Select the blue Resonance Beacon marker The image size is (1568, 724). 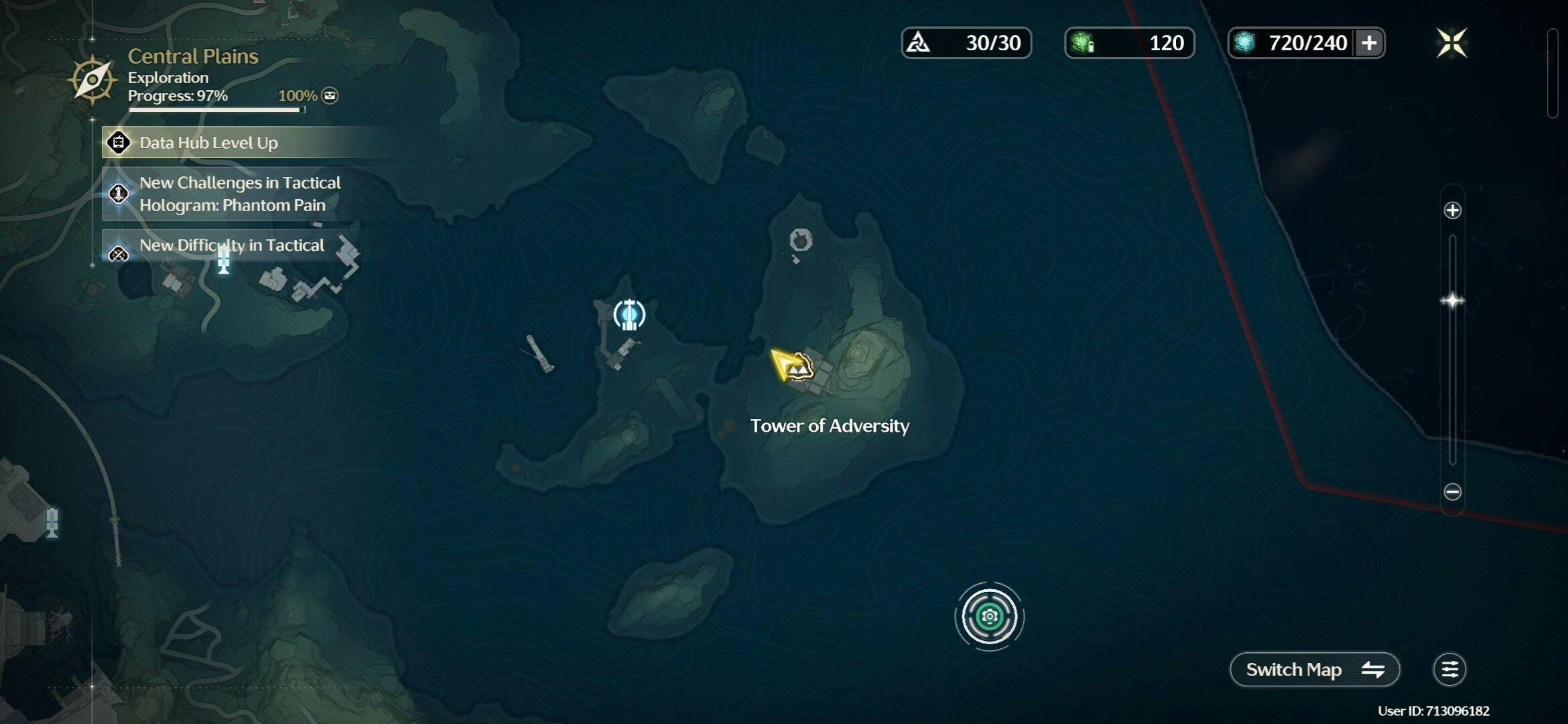click(629, 314)
